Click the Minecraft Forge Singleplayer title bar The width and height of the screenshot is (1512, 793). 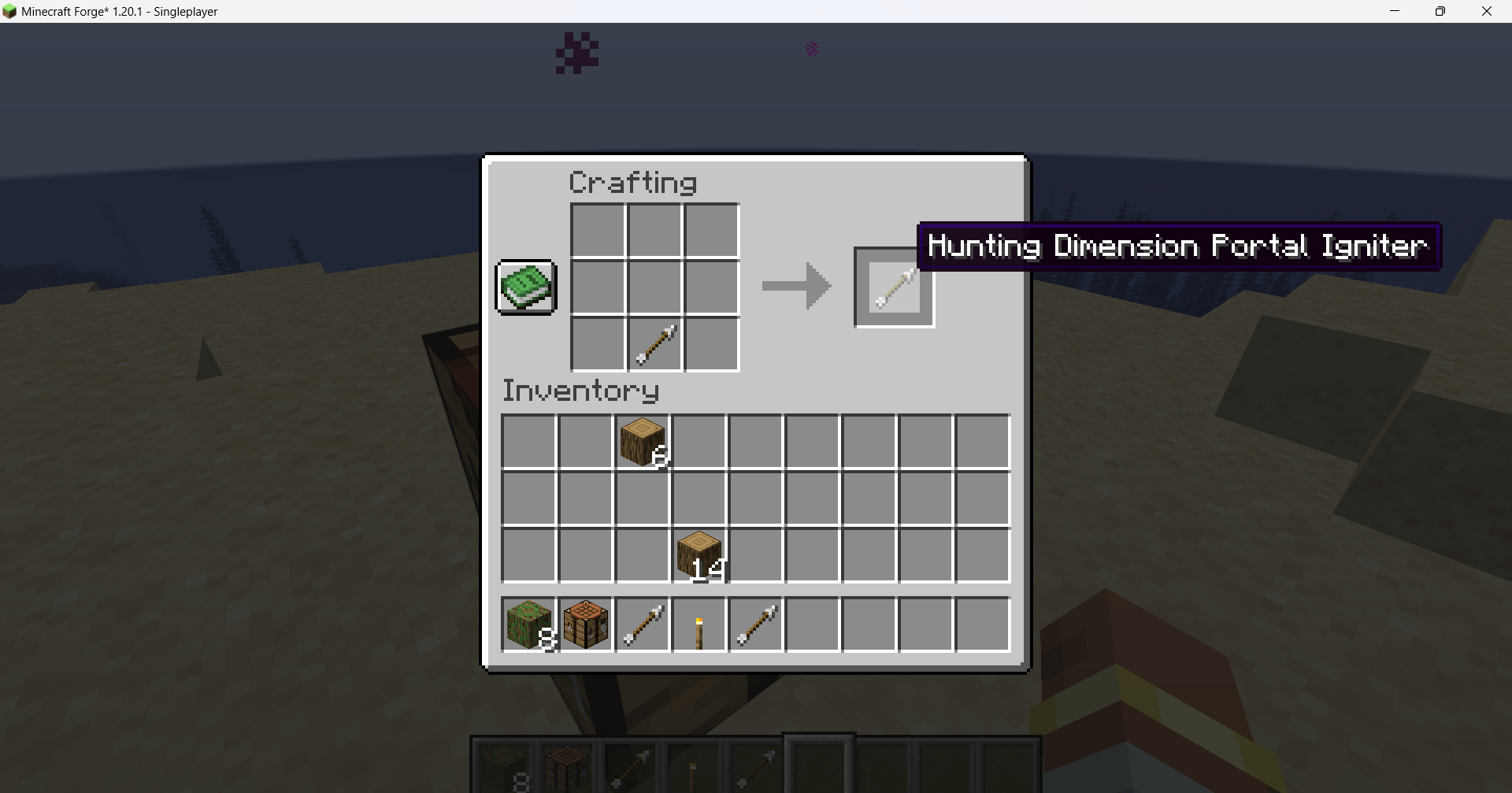[x=118, y=11]
